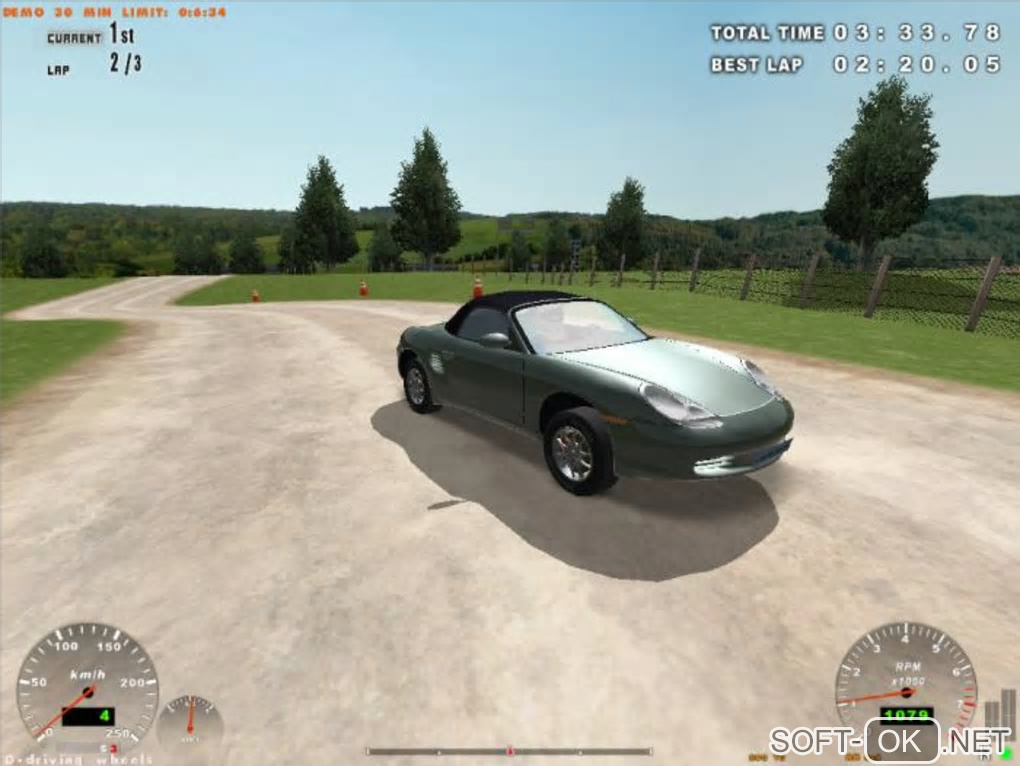
Task: Click the lap progress bar
Action: coord(509,751)
